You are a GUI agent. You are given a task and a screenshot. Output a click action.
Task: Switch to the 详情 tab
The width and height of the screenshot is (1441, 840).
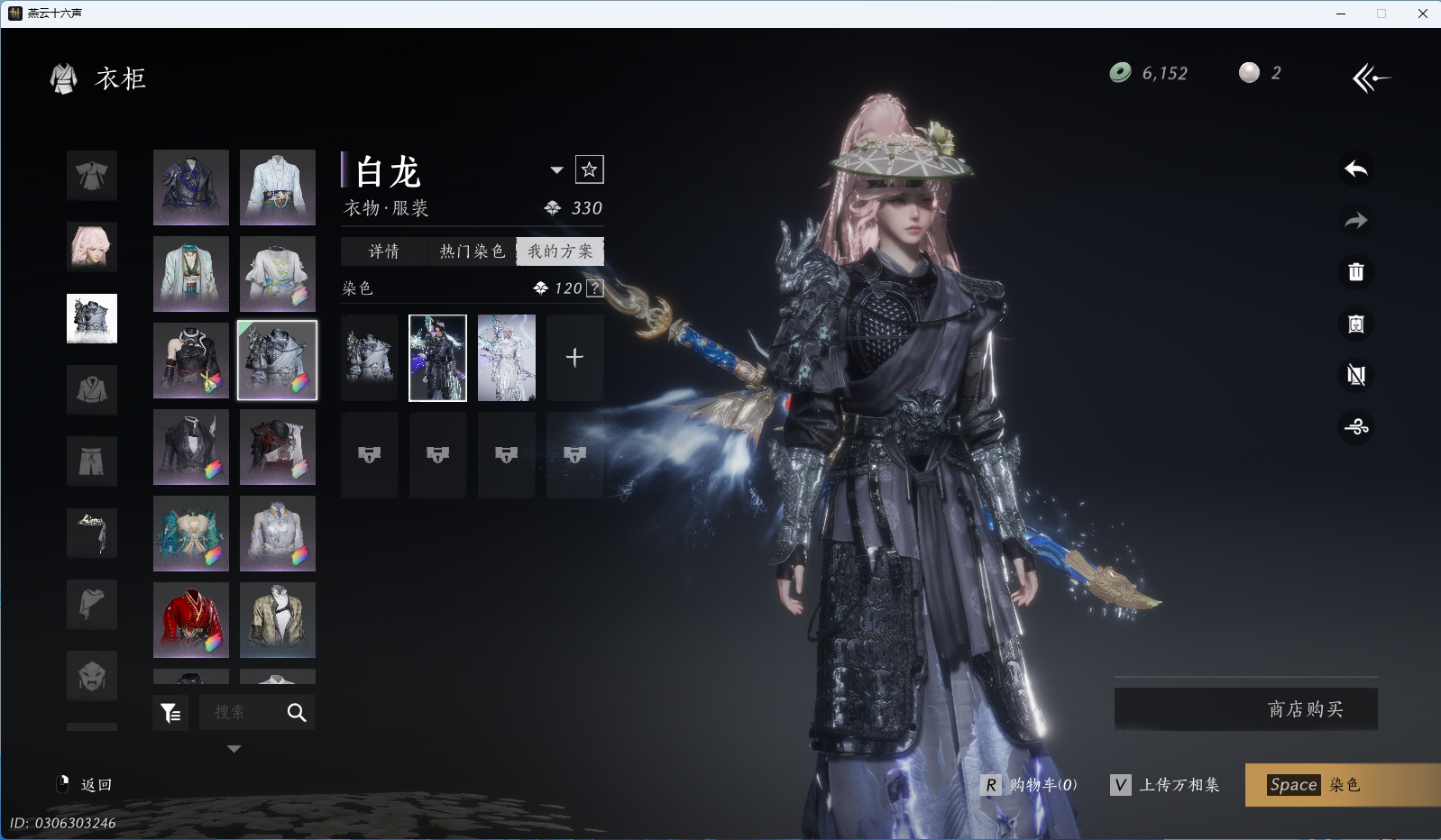[383, 251]
